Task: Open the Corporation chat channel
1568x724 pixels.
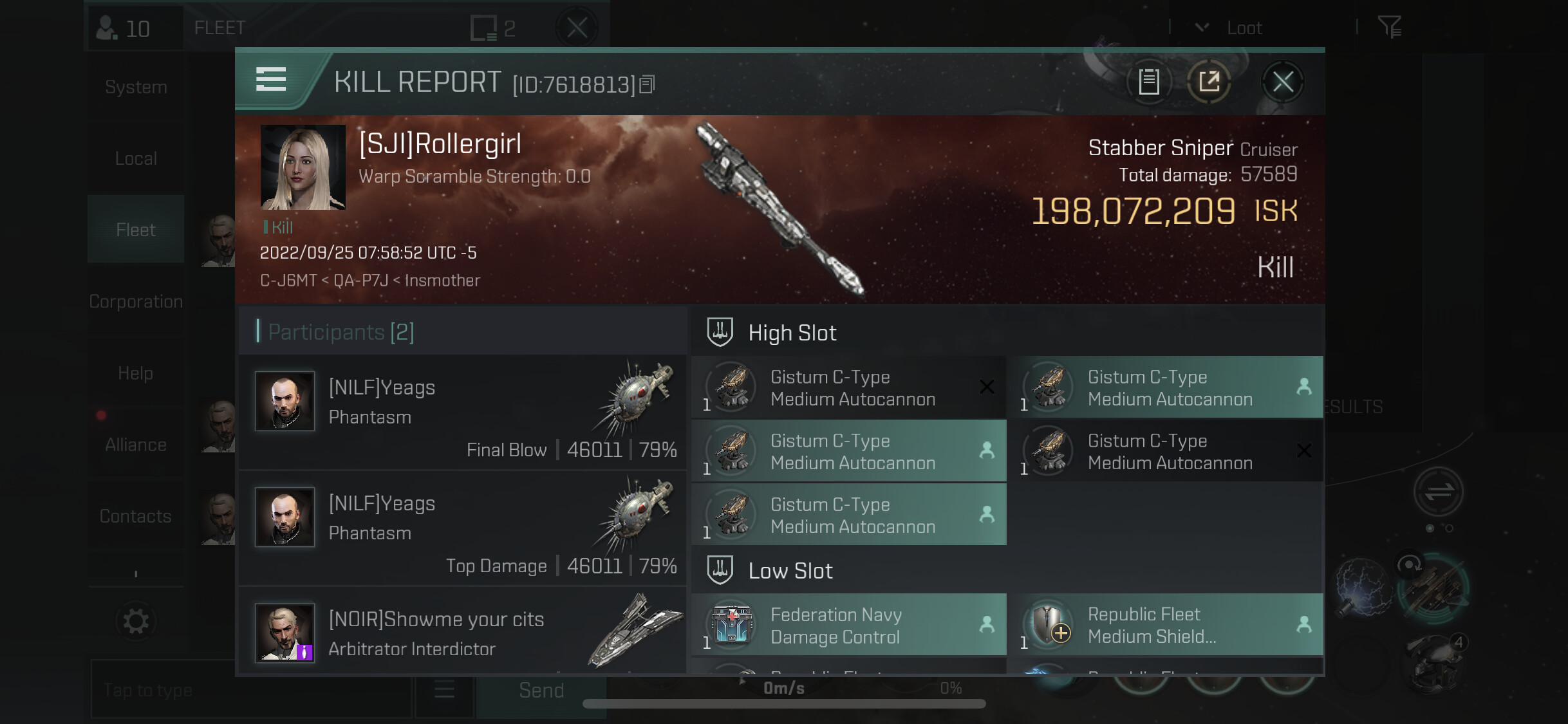Action: tap(136, 301)
